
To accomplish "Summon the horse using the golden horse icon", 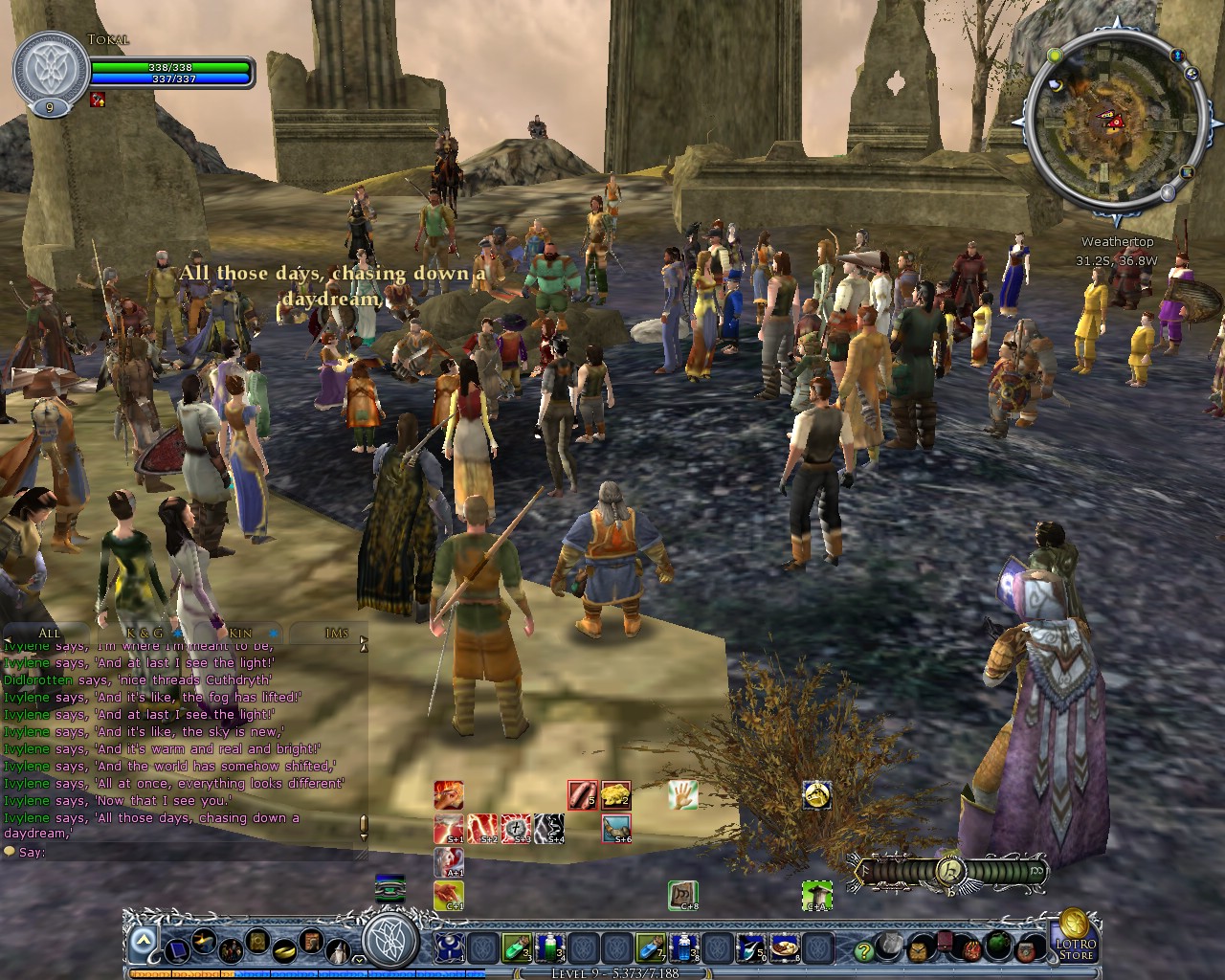I will 817,794.
